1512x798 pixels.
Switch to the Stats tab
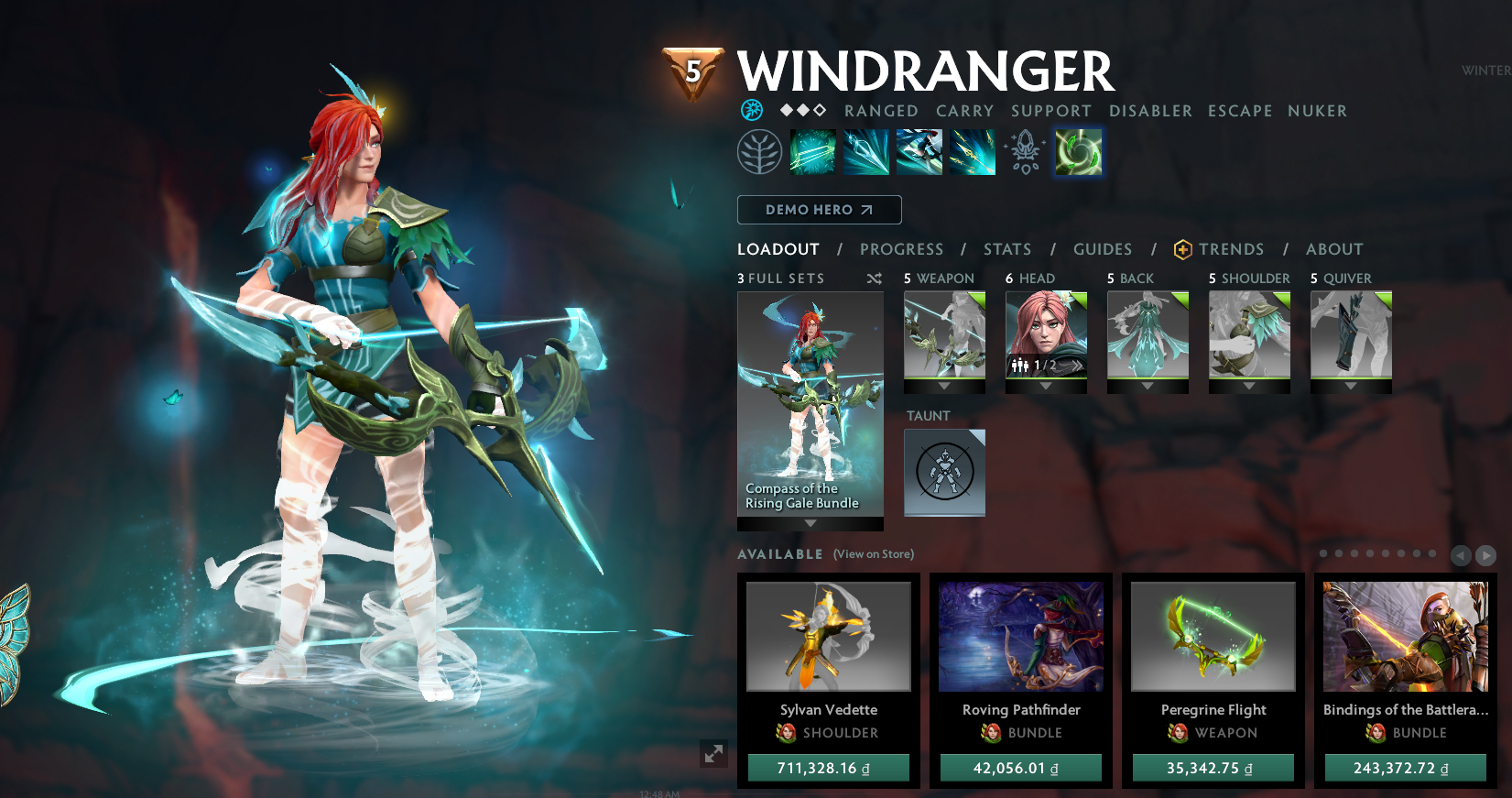(1007, 248)
